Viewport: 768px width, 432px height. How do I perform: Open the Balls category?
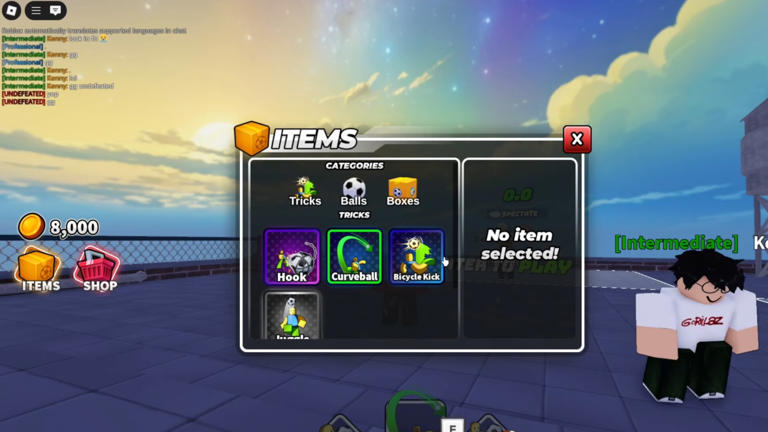(x=354, y=191)
